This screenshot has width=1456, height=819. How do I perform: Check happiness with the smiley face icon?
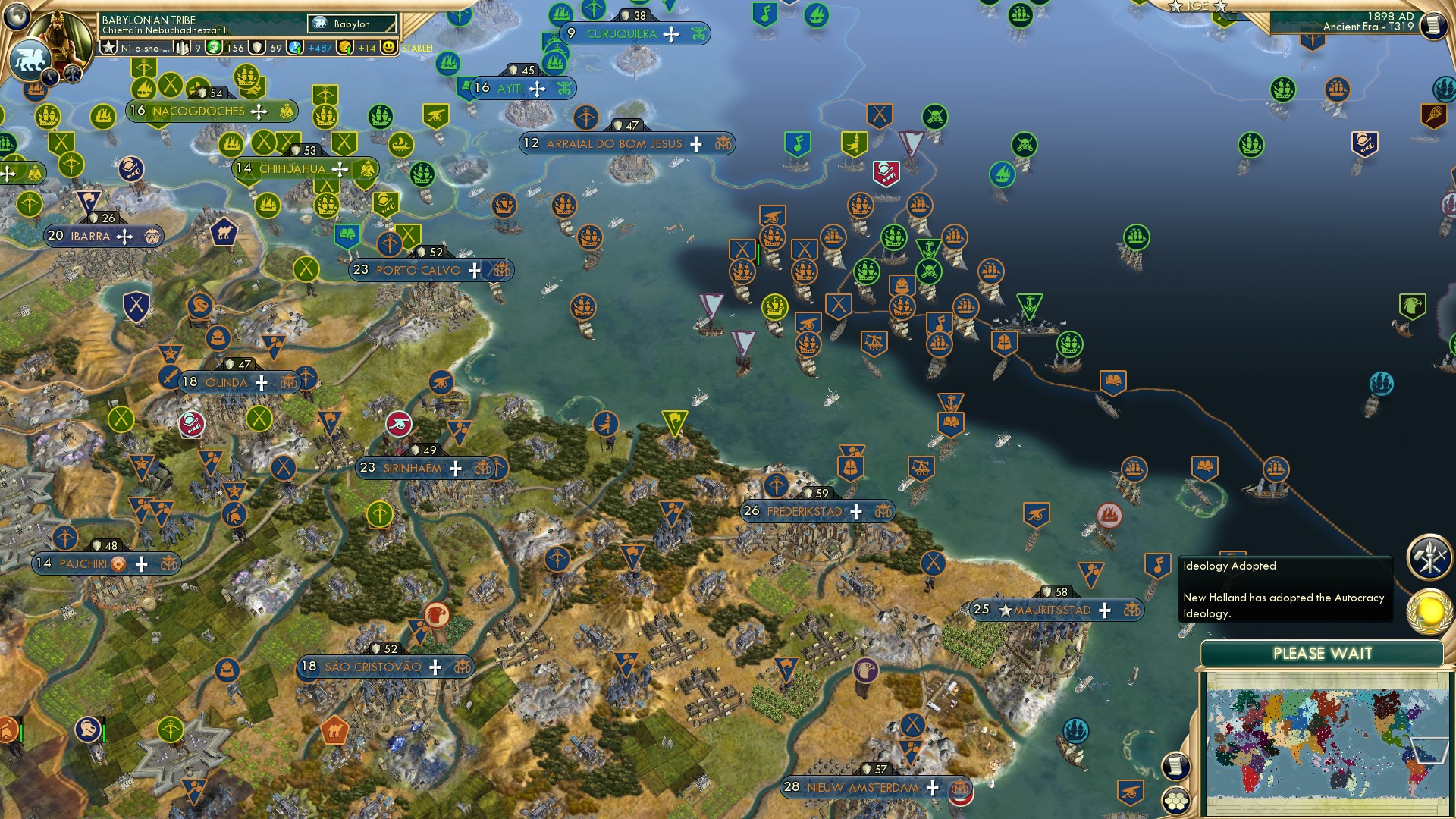388,47
